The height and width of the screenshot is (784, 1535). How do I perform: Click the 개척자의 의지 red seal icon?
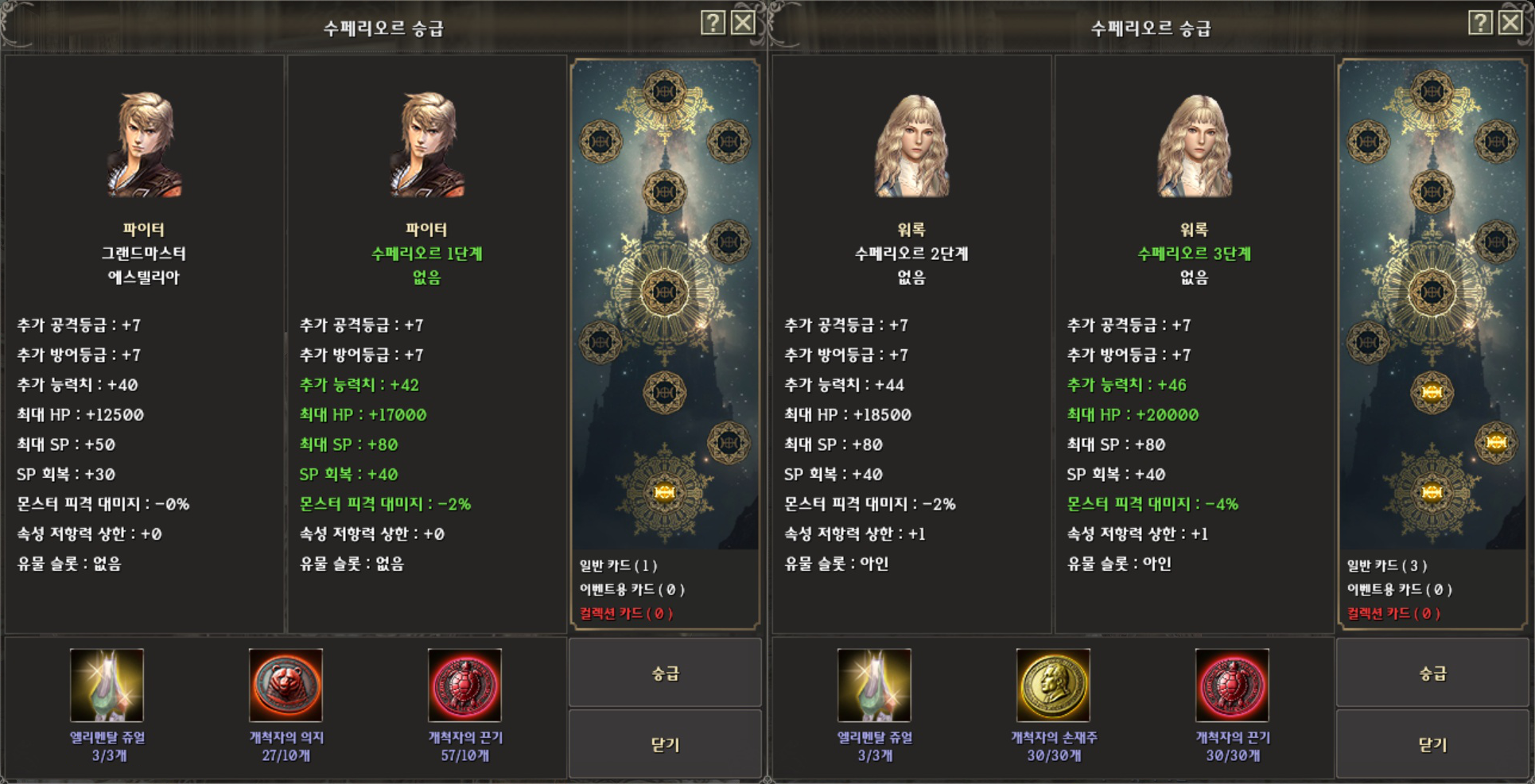coord(285,685)
